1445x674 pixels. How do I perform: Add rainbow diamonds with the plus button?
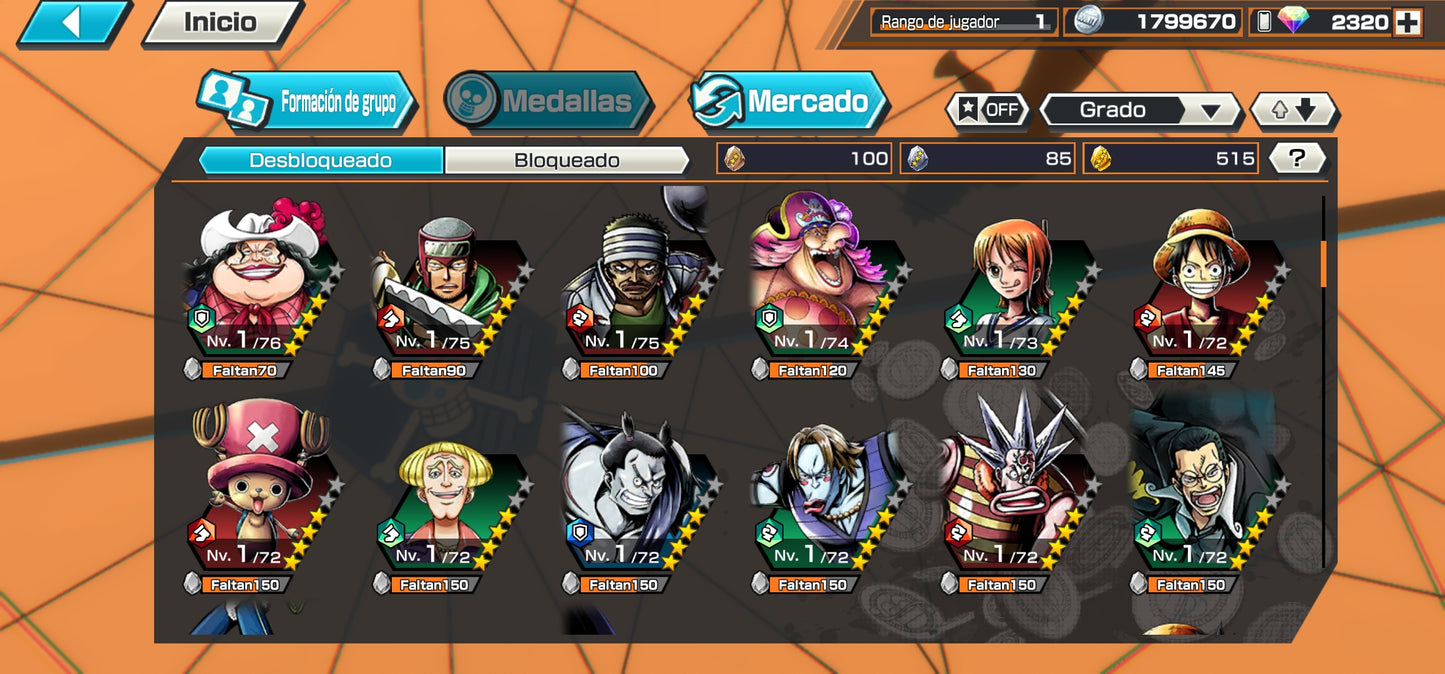click(x=1407, y=23)
